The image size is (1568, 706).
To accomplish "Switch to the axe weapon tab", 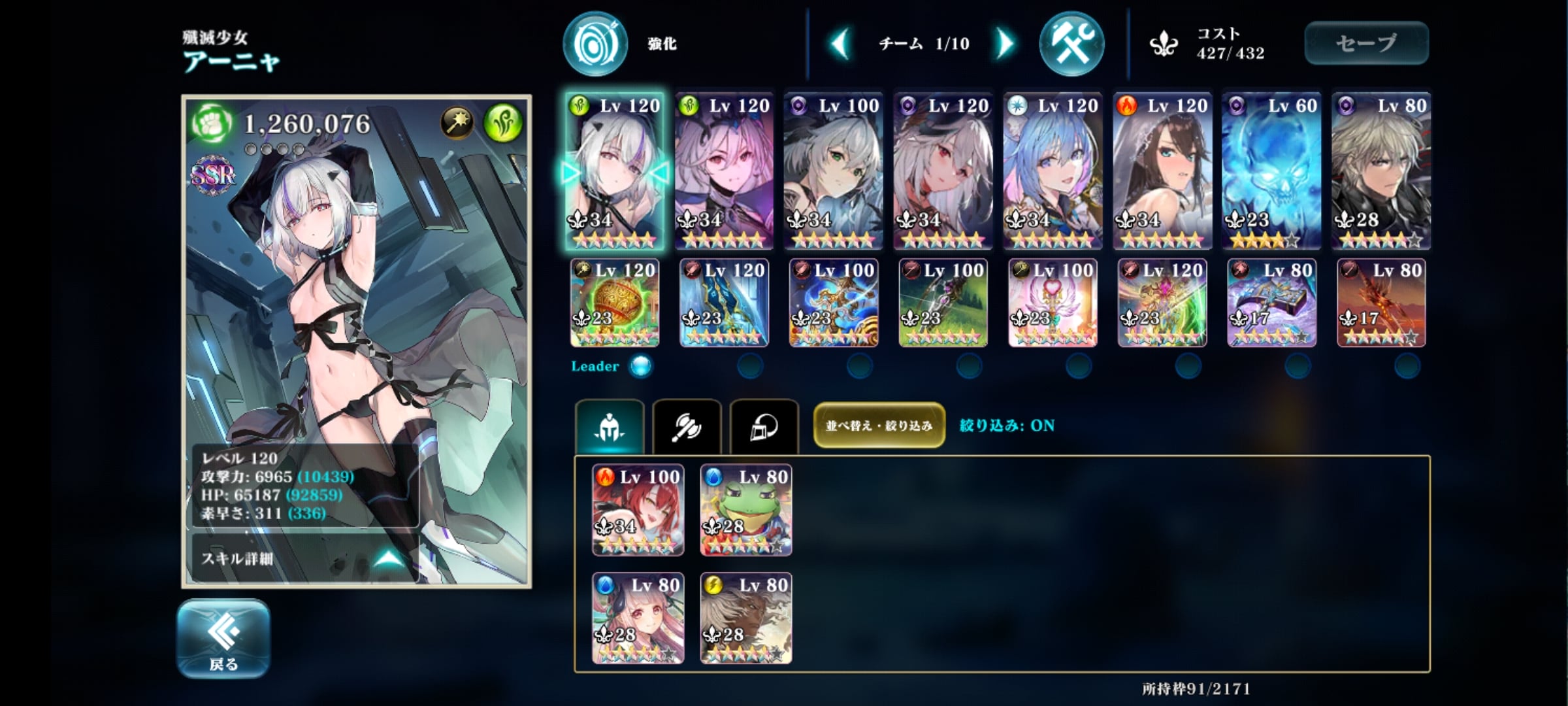I will tap(687, 427).
